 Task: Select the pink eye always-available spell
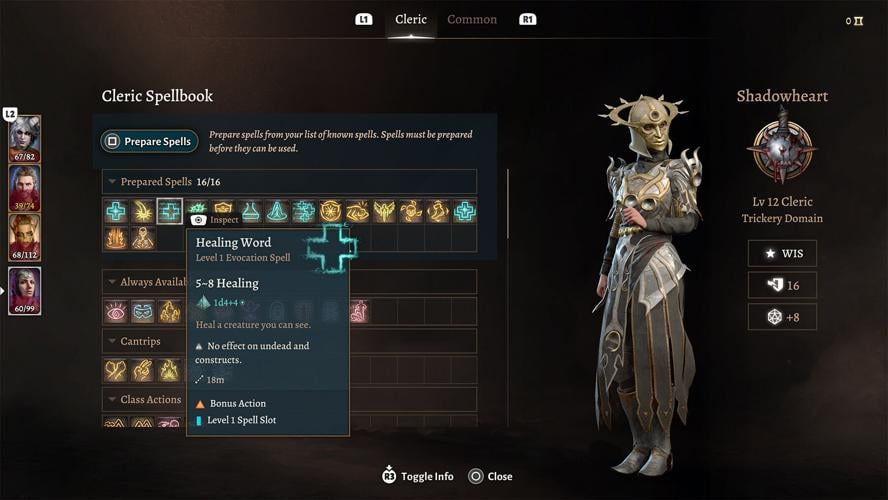coord(116,311)
